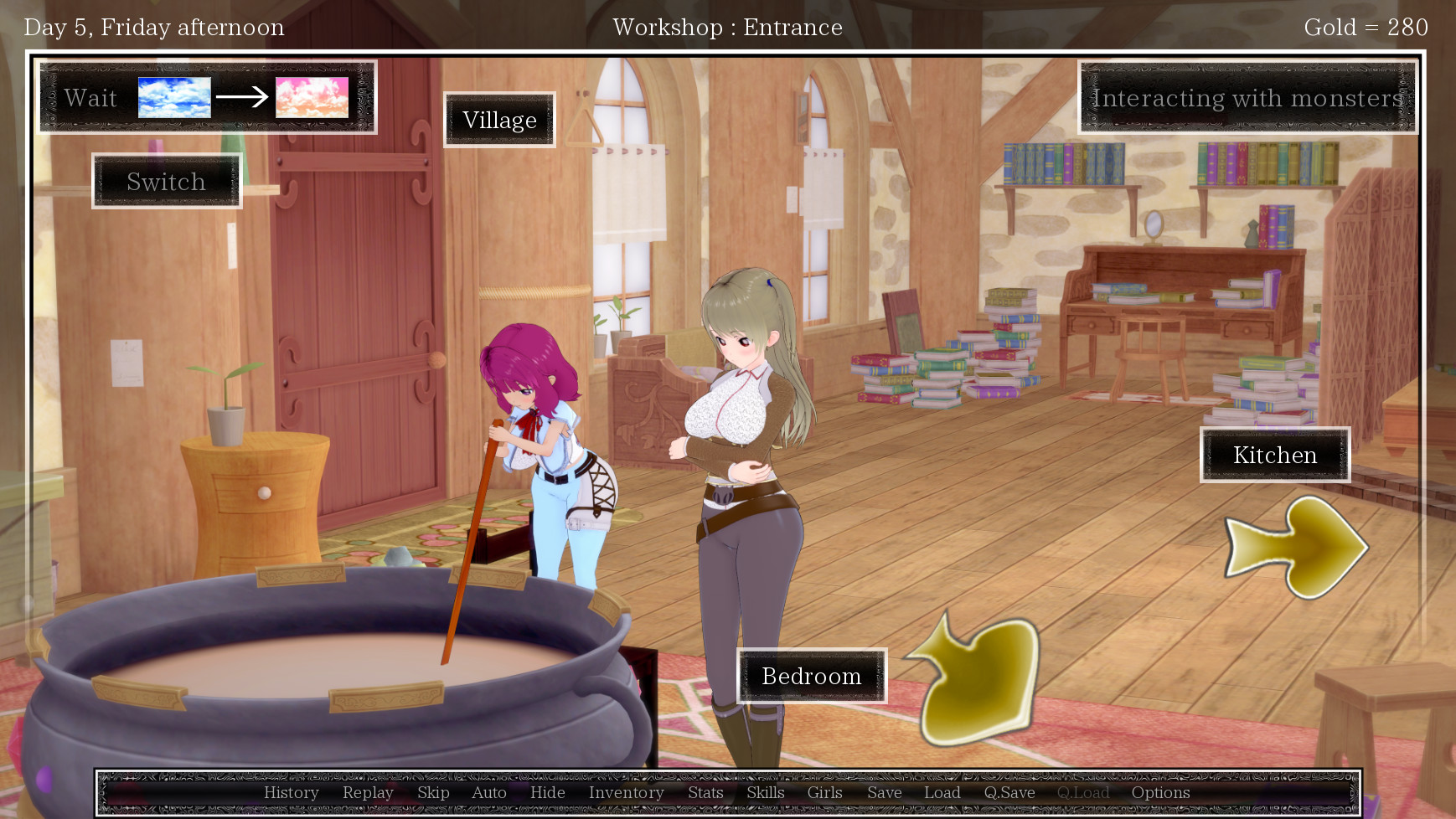This screenshot has height=819, width=1456.
Task: Open the Inventory
Action: pos(626,792)
